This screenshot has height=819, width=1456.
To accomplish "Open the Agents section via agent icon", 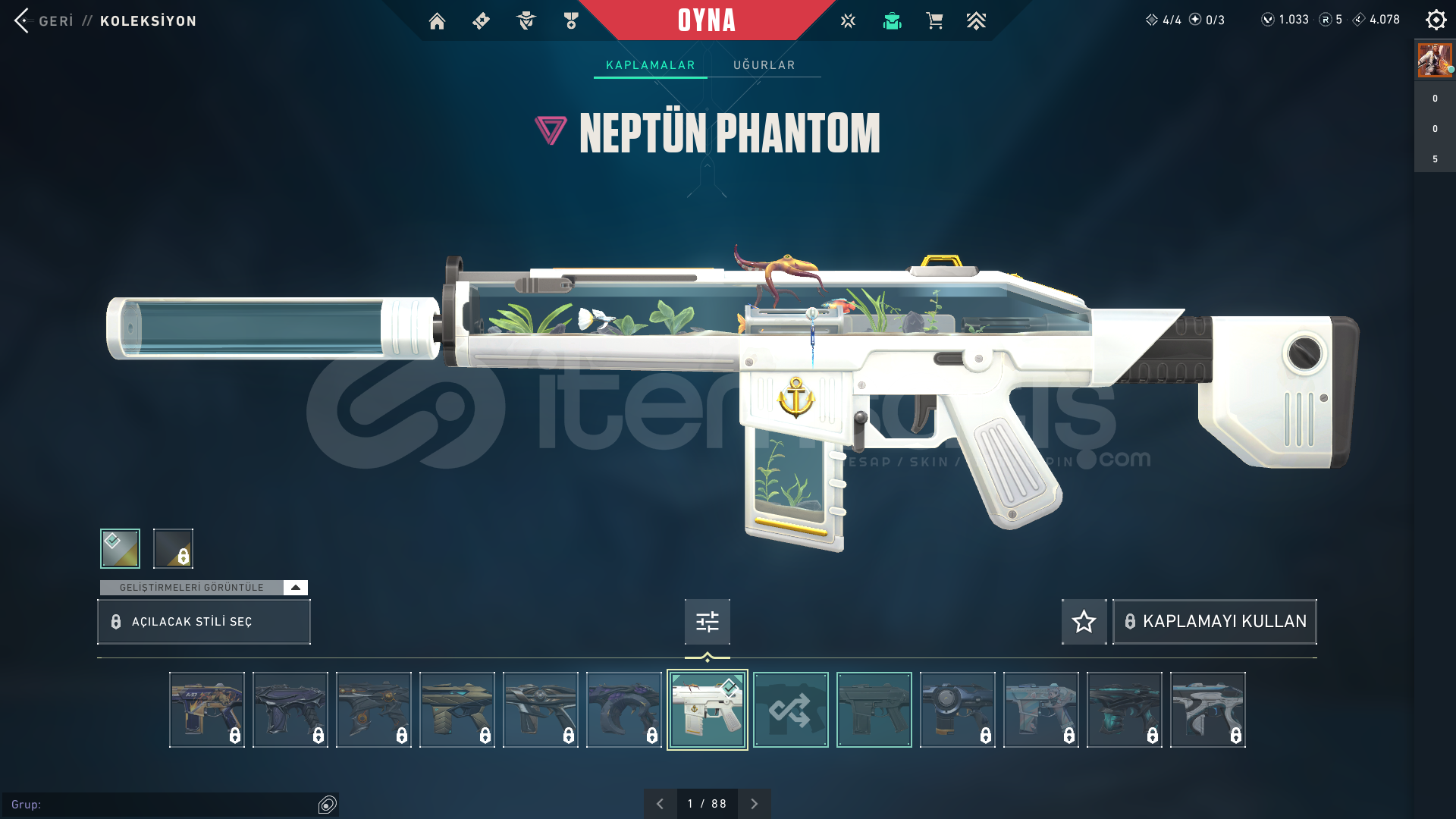I will 526,21.
